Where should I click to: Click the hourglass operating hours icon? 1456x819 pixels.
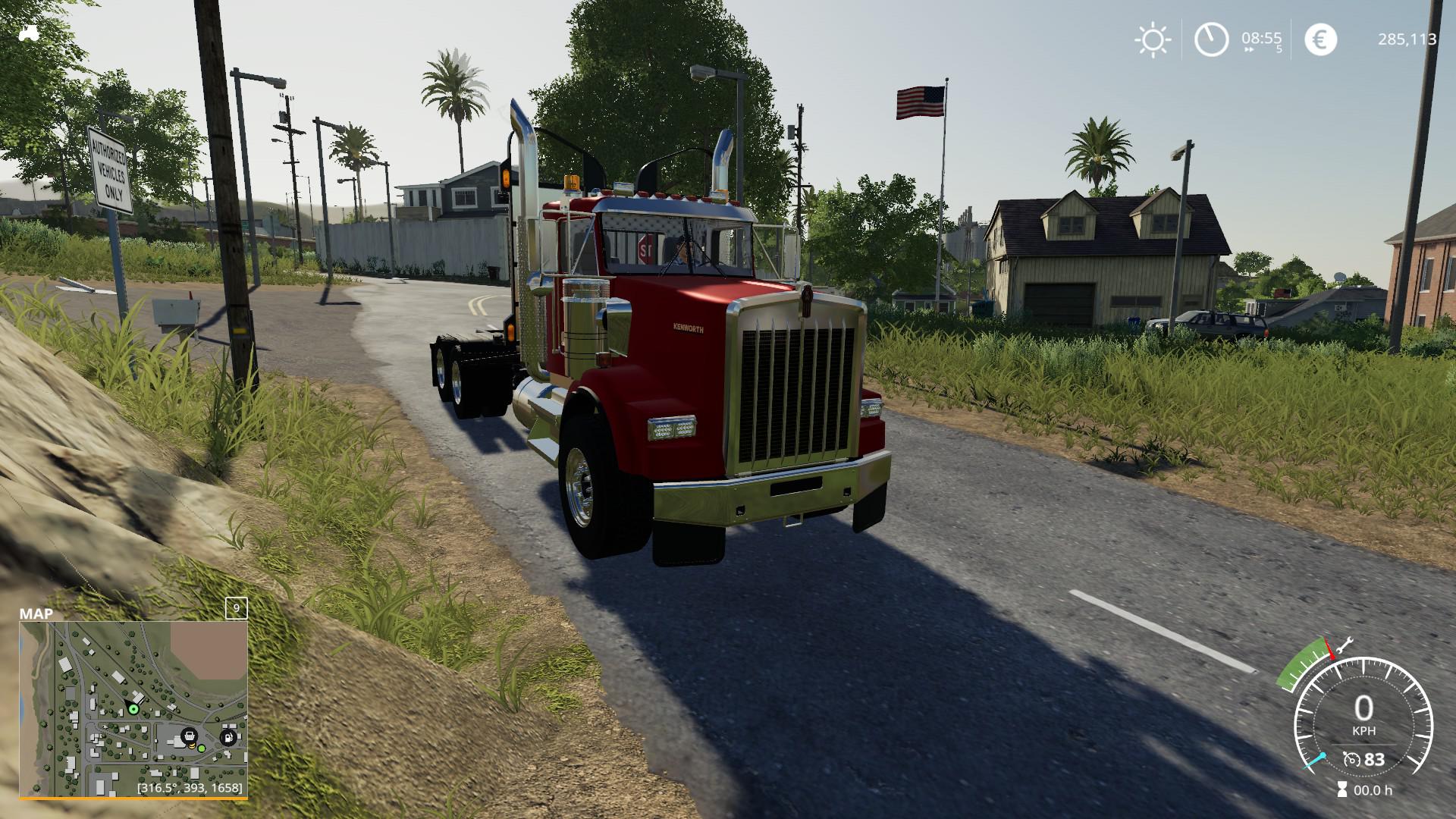pyautogui.click(x=1342, y=789)
